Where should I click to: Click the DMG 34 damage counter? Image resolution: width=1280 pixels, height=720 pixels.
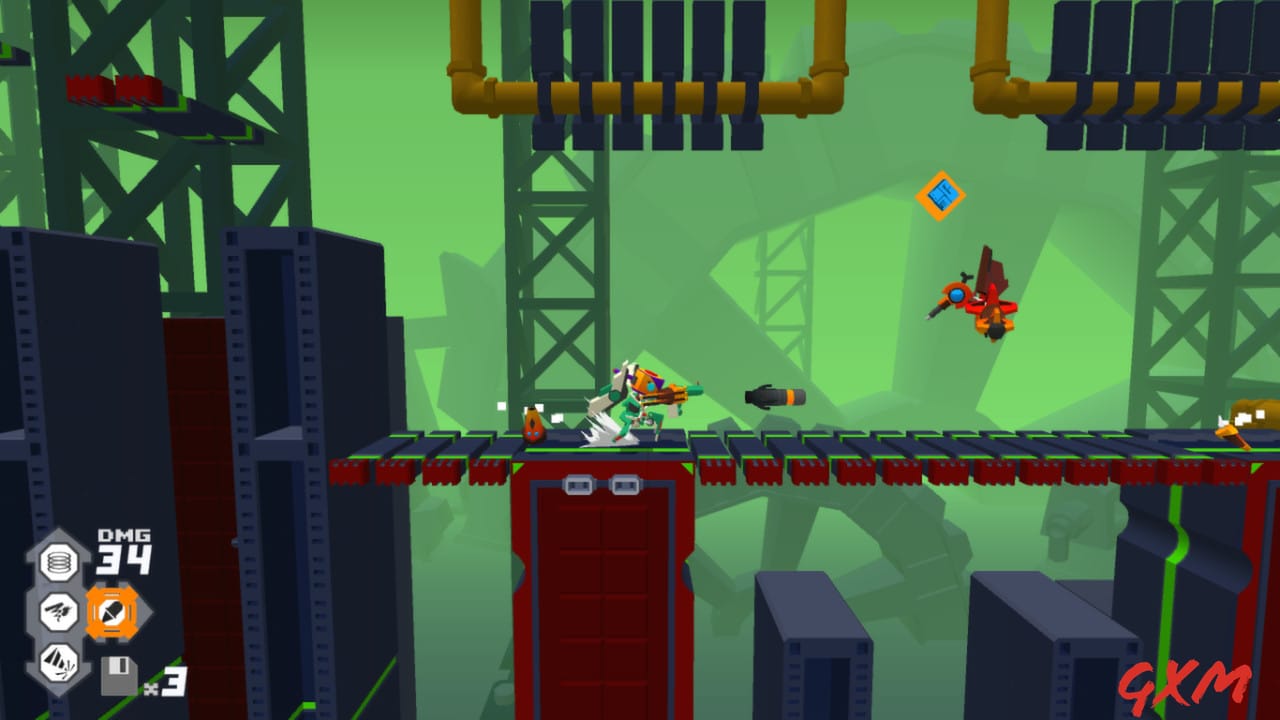[x=122, y=551]
